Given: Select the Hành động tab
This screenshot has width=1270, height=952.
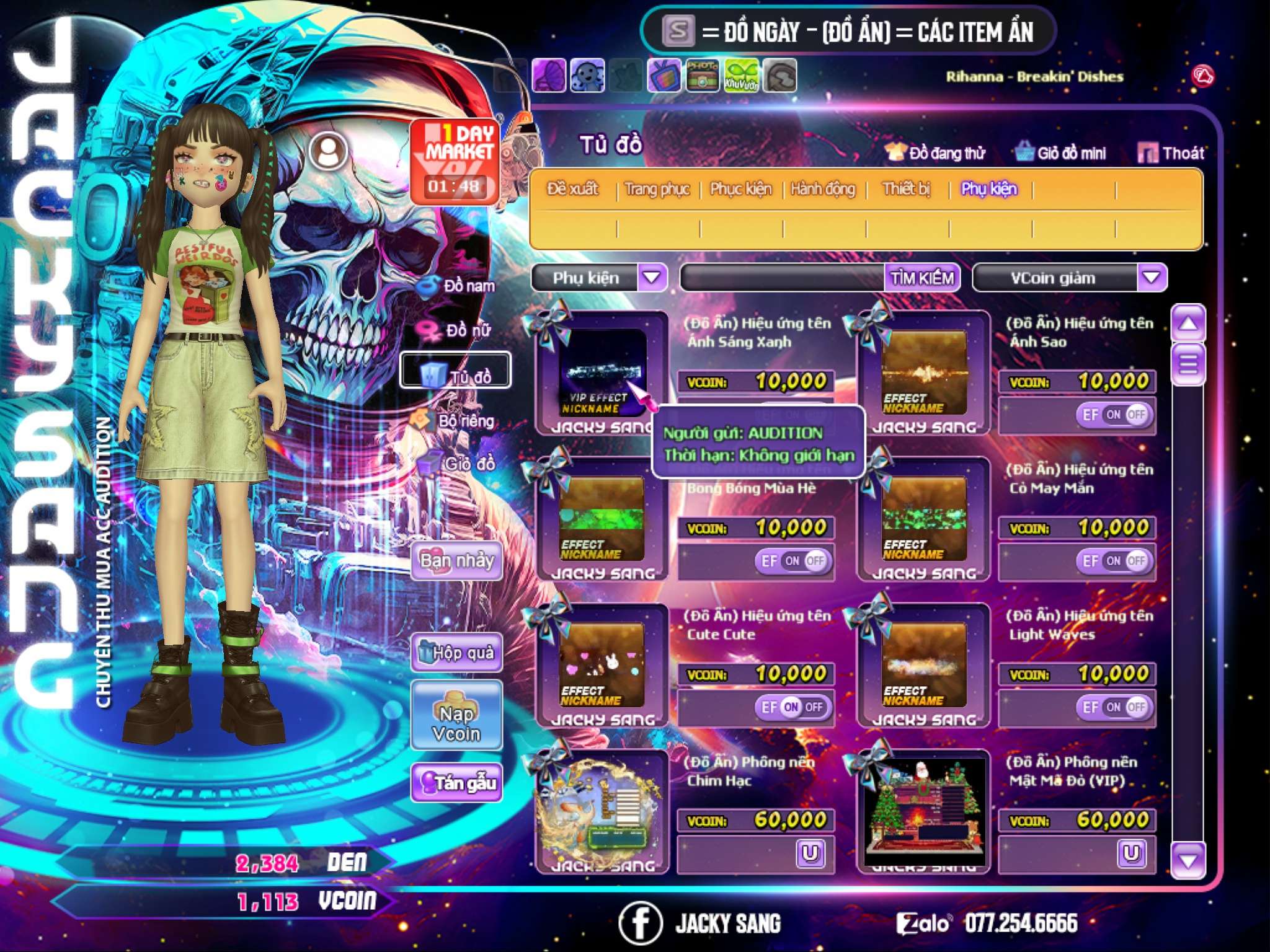Looking at the screenshot, I should (x=822, y=189).
